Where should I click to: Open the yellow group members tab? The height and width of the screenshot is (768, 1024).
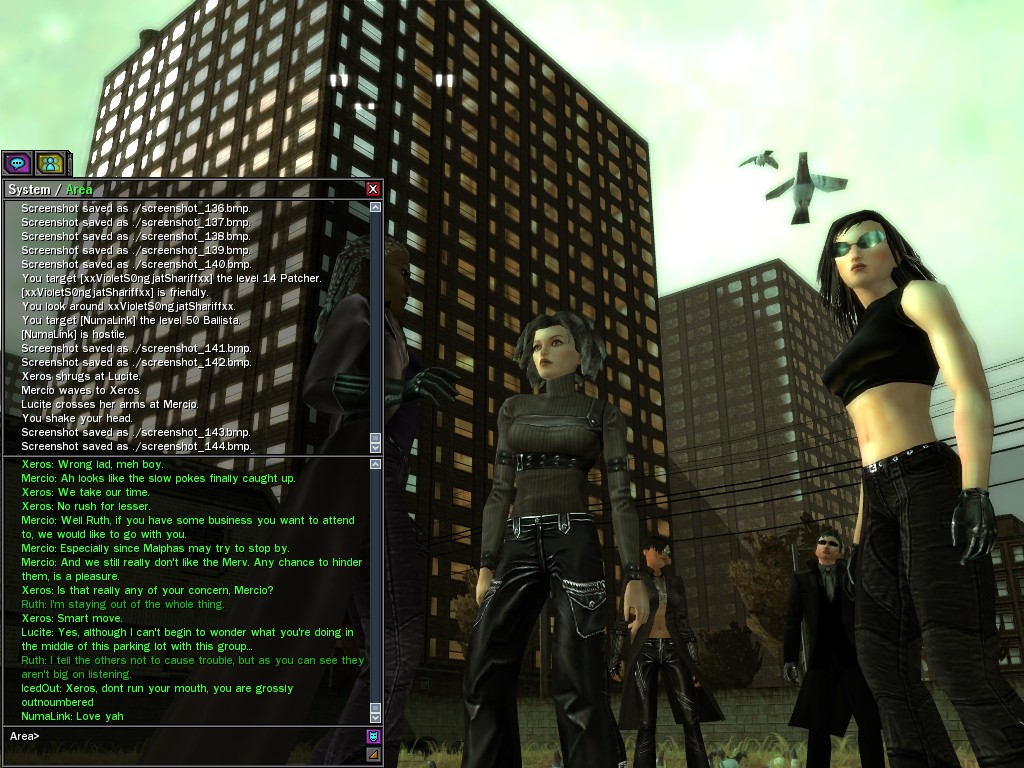(50, 163)
